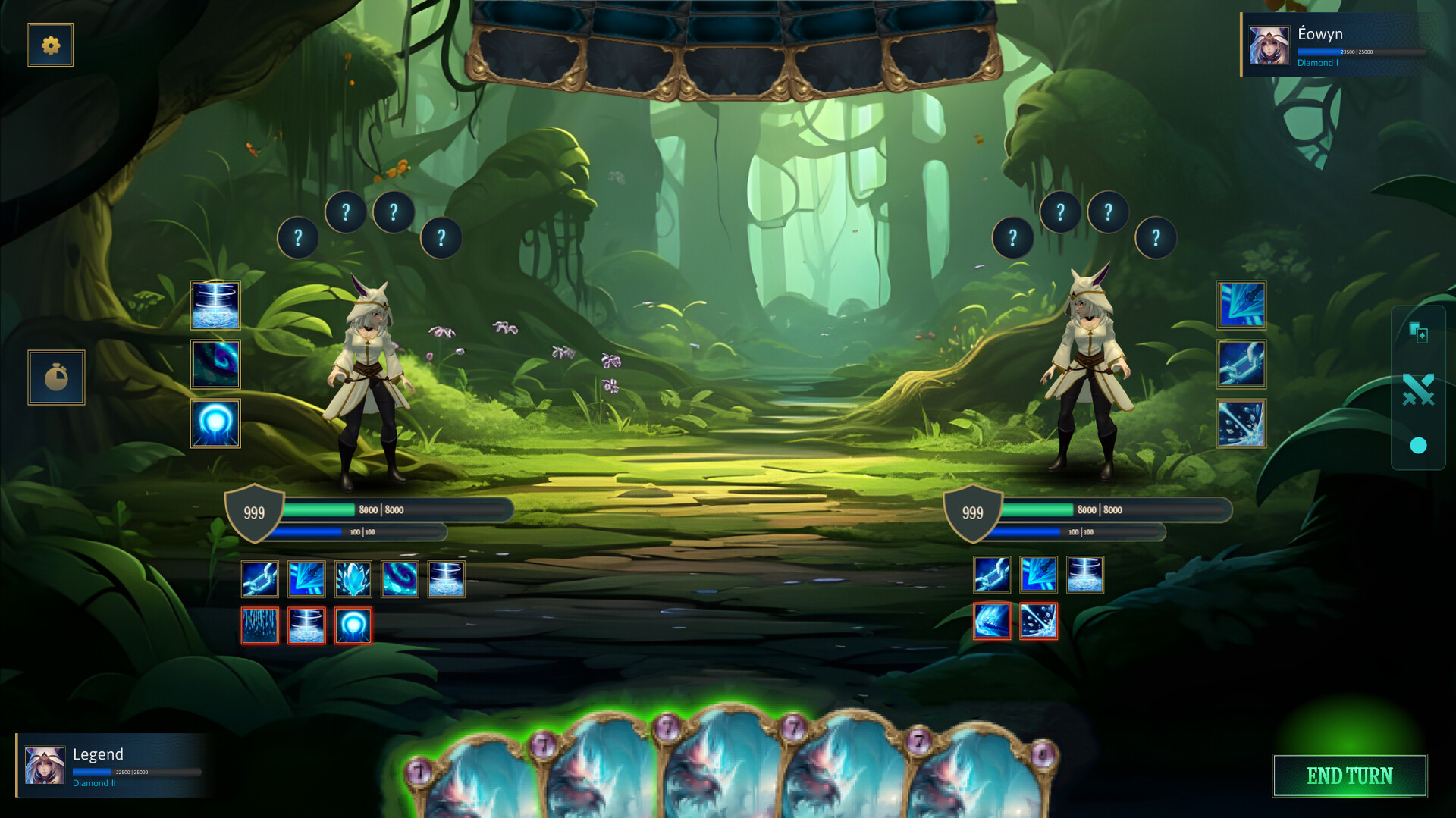Click the chain-link buff icon under your hero
Screen dimensions: 1456x818
click(260, 578)
